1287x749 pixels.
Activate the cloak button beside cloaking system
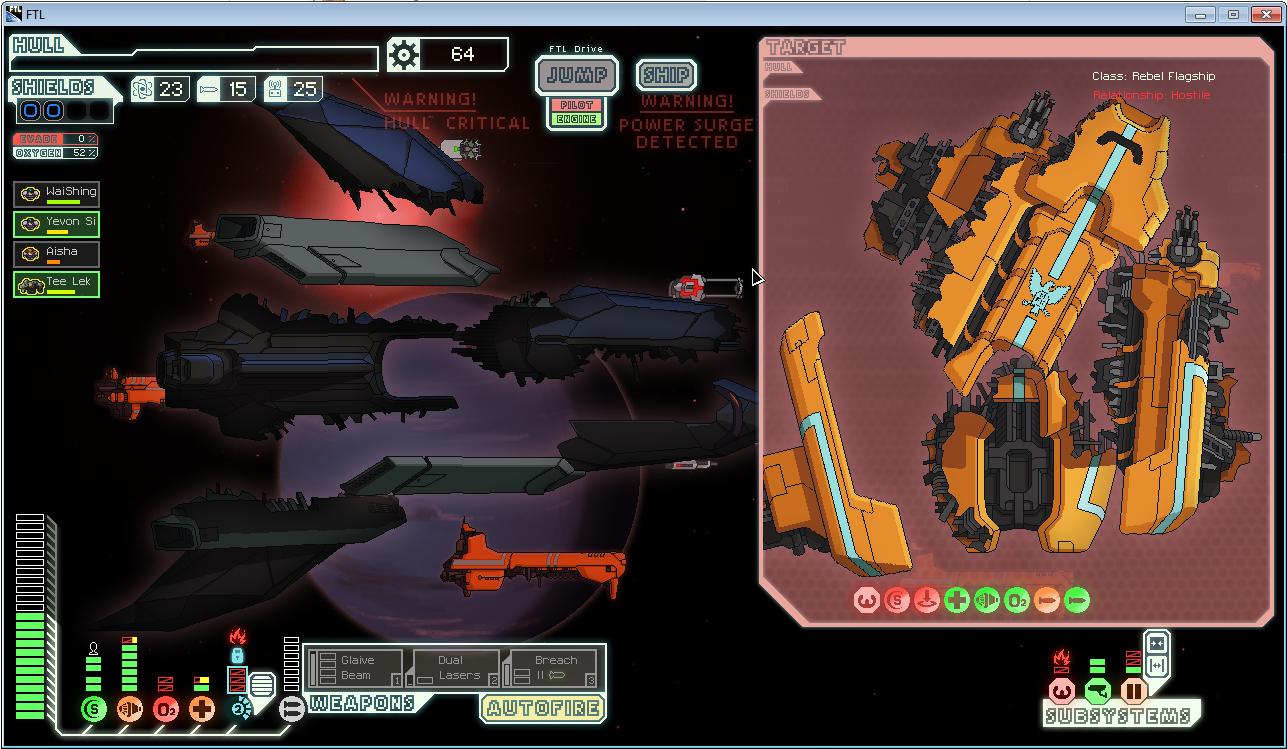(261, 687)
